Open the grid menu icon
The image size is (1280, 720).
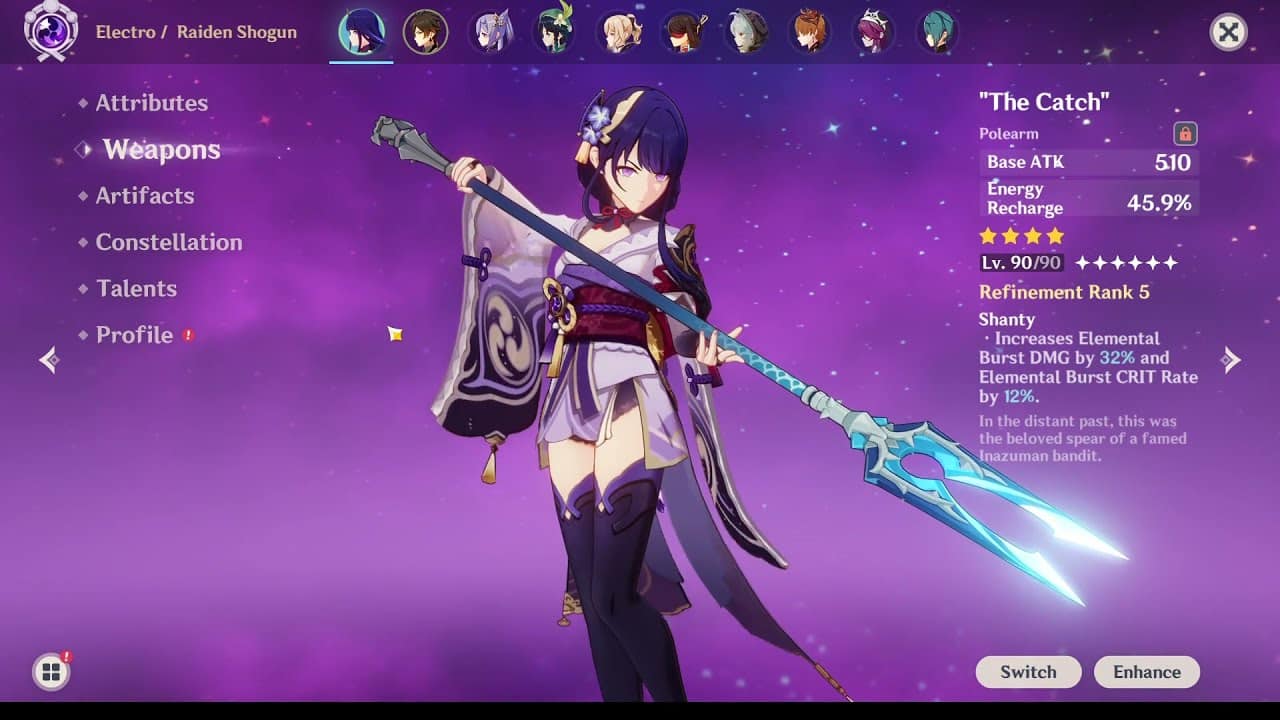coord(51,672)
